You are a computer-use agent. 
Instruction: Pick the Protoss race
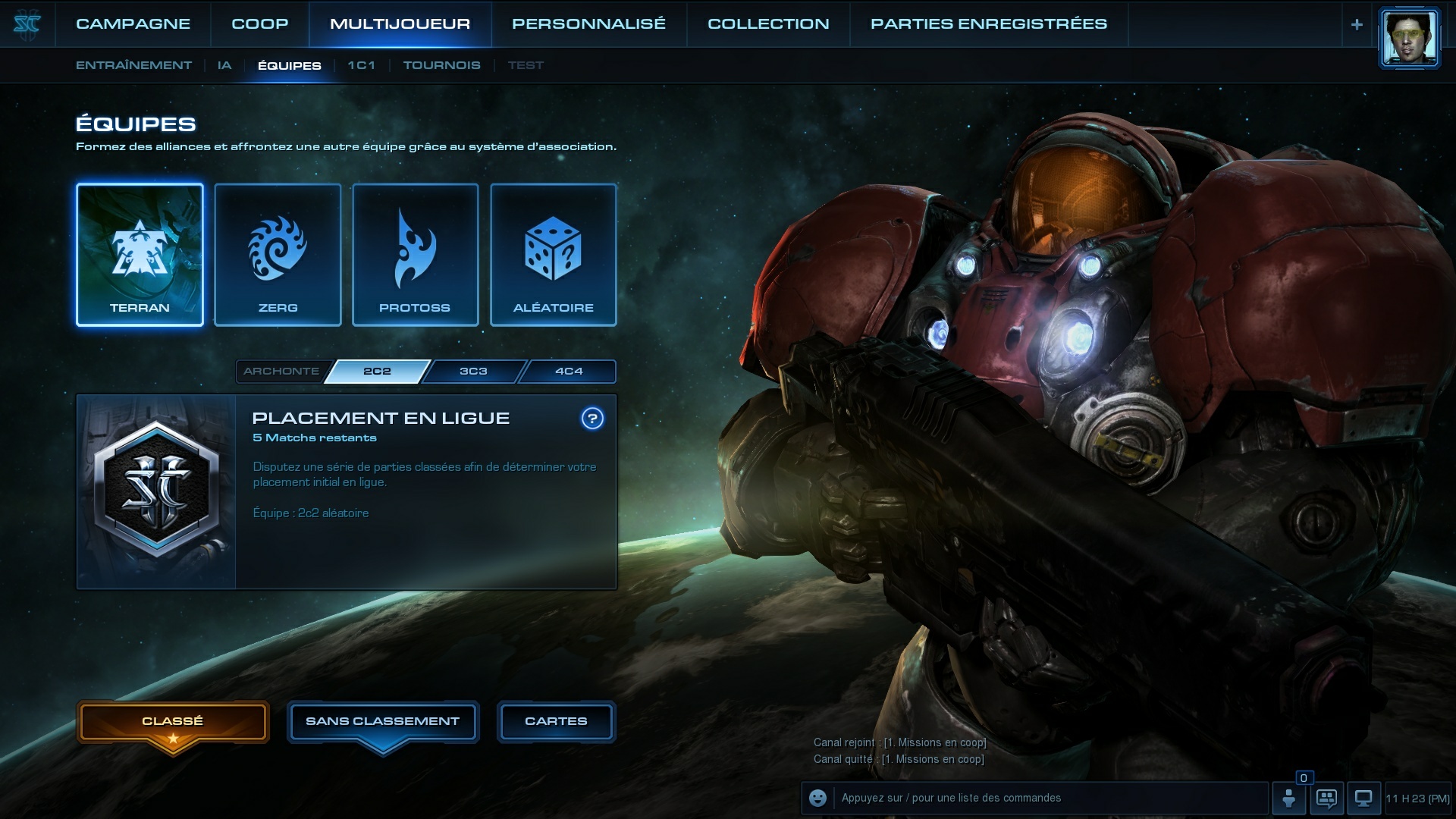[x=415, y=255]
